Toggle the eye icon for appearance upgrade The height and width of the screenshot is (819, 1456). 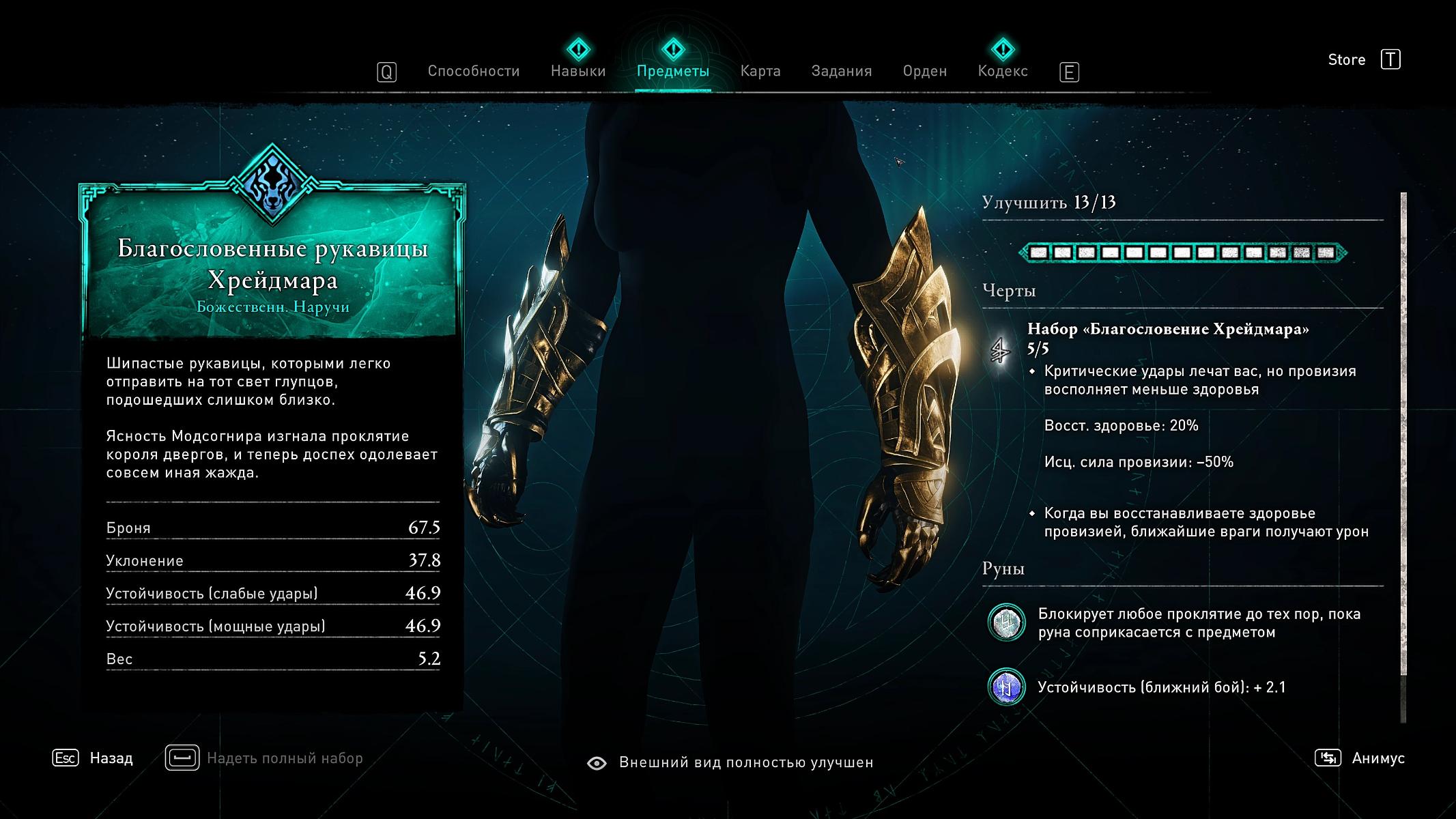tap(597, 763)
